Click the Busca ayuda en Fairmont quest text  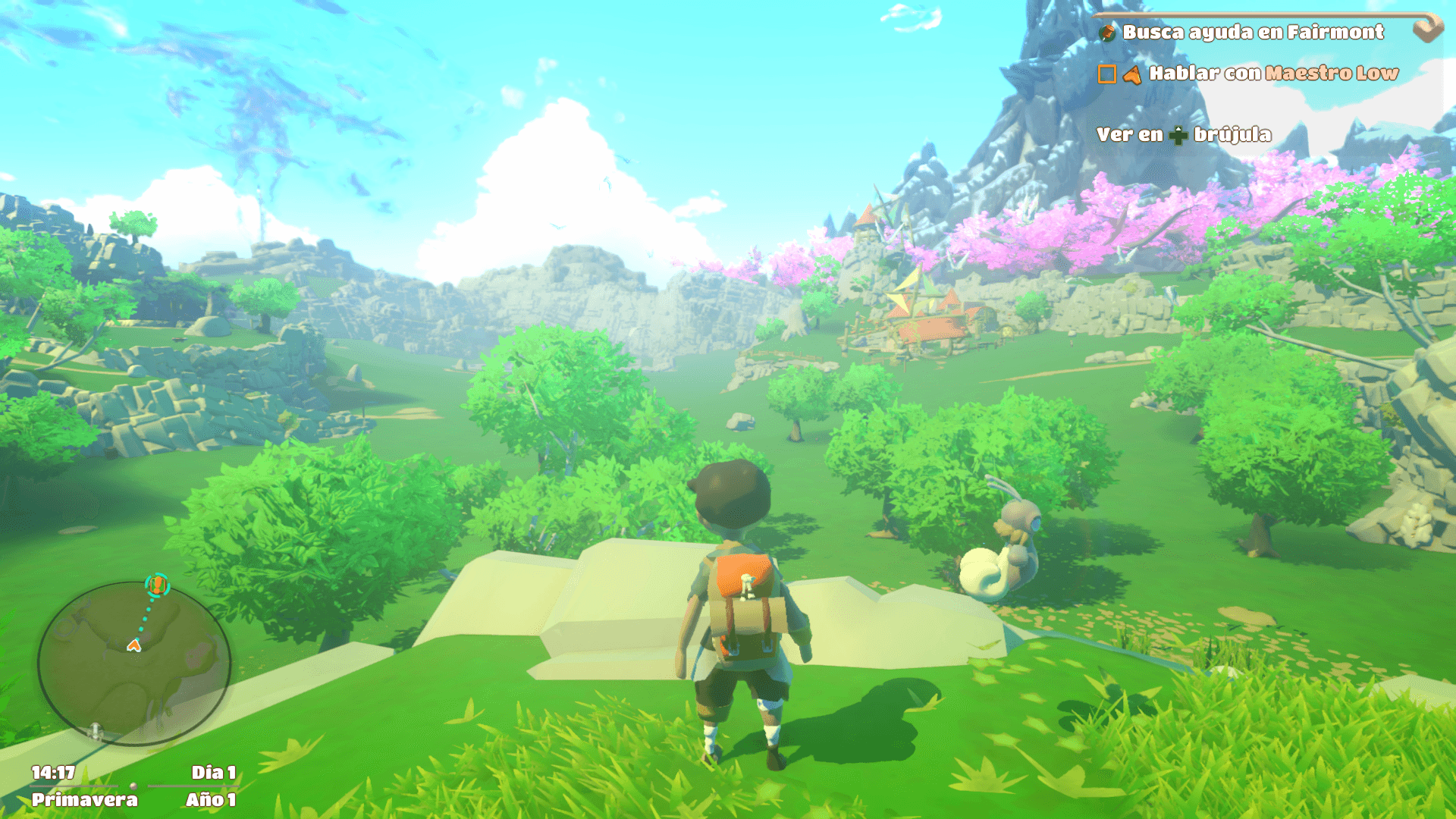[1253, 33]
